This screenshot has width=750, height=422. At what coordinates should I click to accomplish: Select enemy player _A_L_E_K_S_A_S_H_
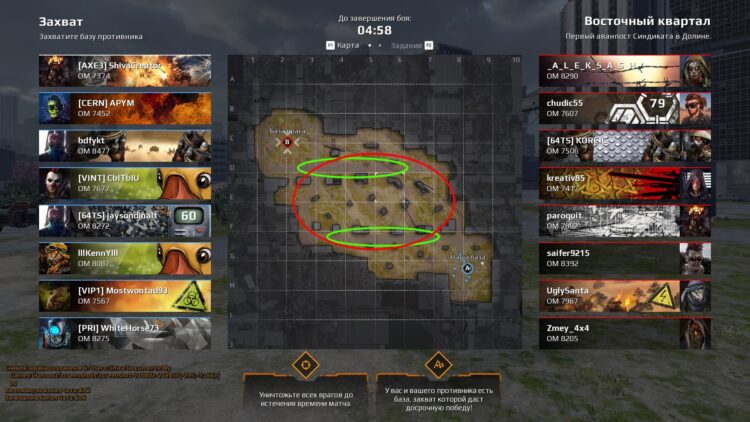point(625,70)
